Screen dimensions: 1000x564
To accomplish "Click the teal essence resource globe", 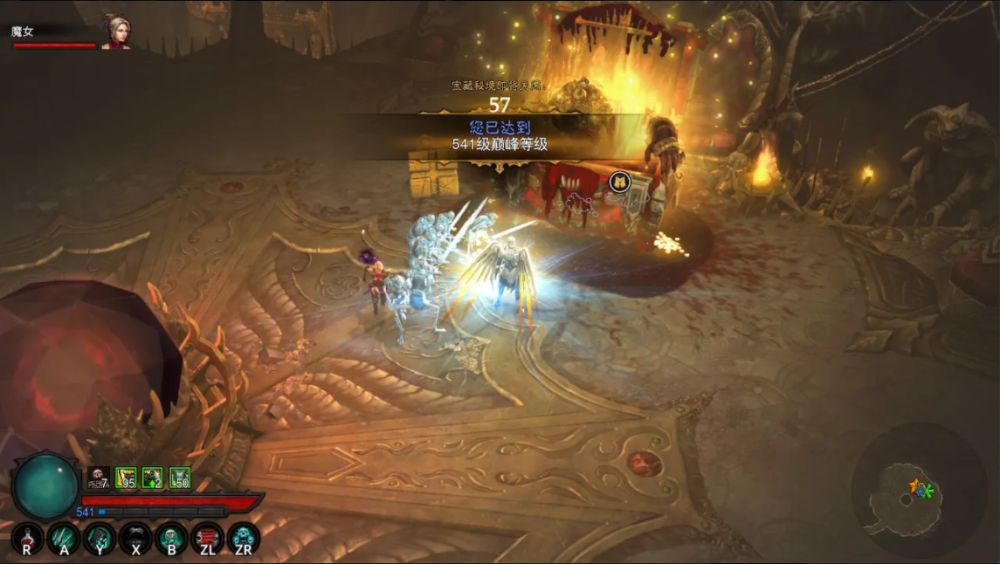I will tap(45, 485).
